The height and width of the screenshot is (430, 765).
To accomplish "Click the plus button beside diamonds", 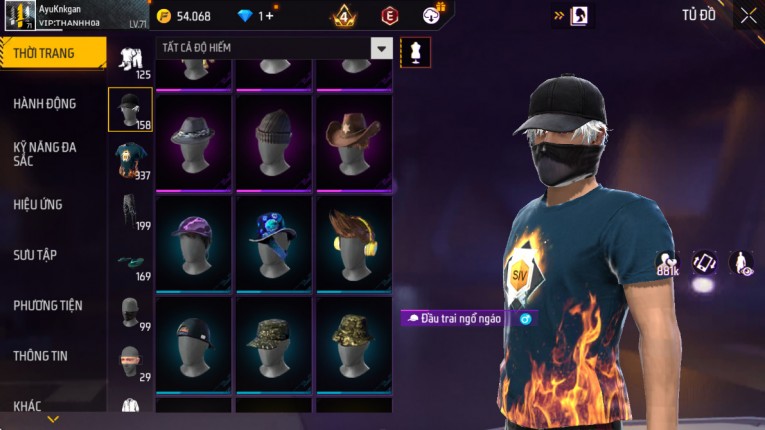I will [x=268, y=16].
